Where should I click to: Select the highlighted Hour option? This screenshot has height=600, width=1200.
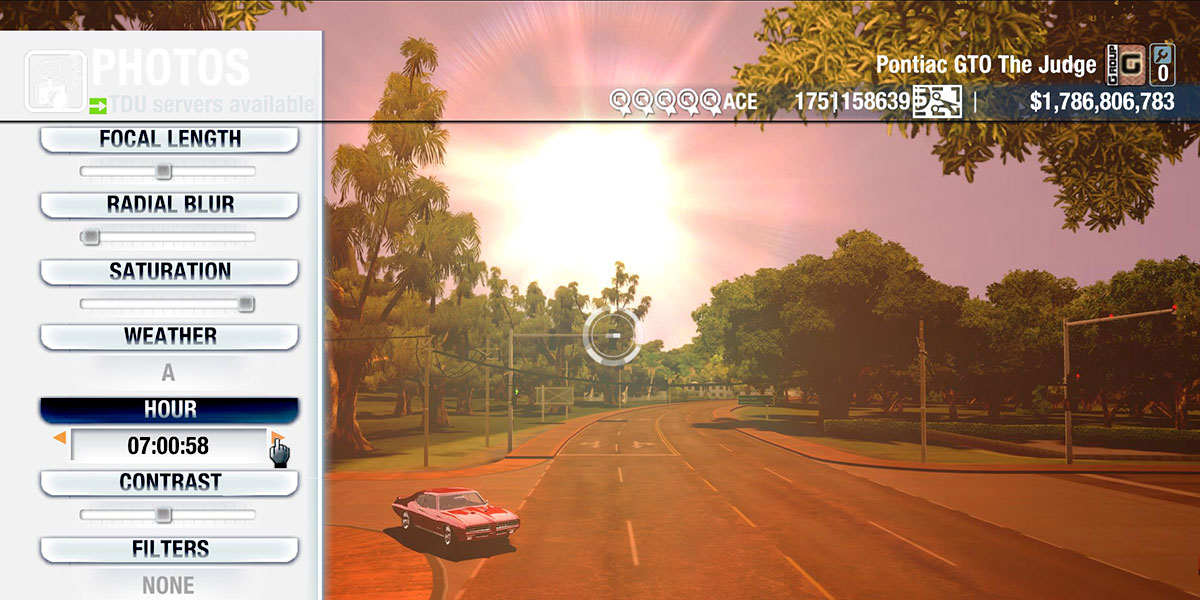169,410
